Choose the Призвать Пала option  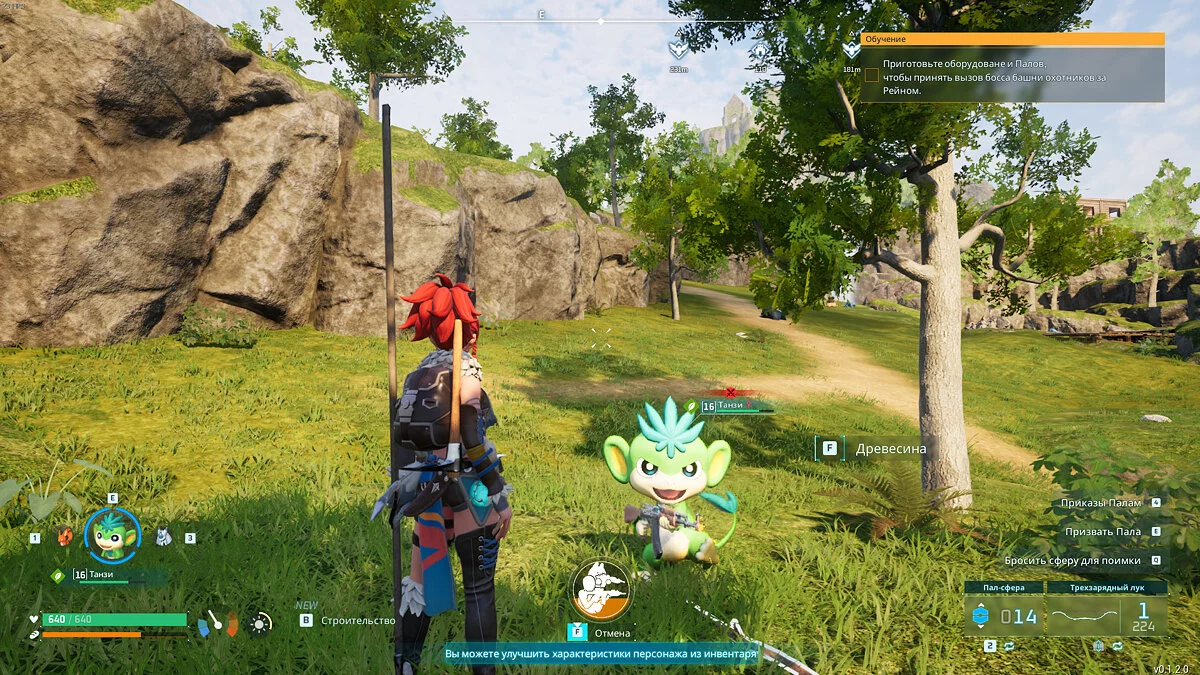point(1101,532)
